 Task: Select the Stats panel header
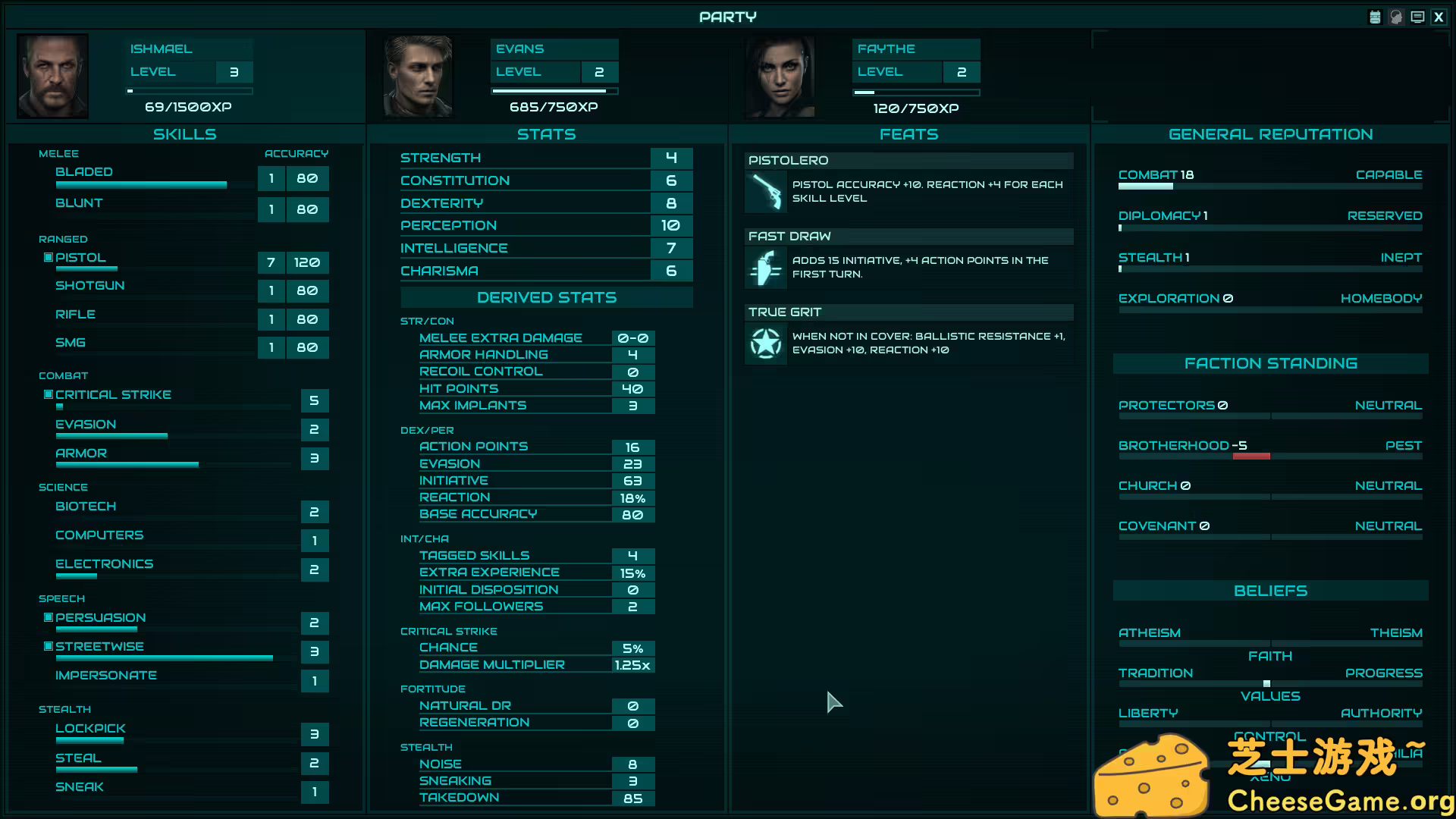(547, 133)
